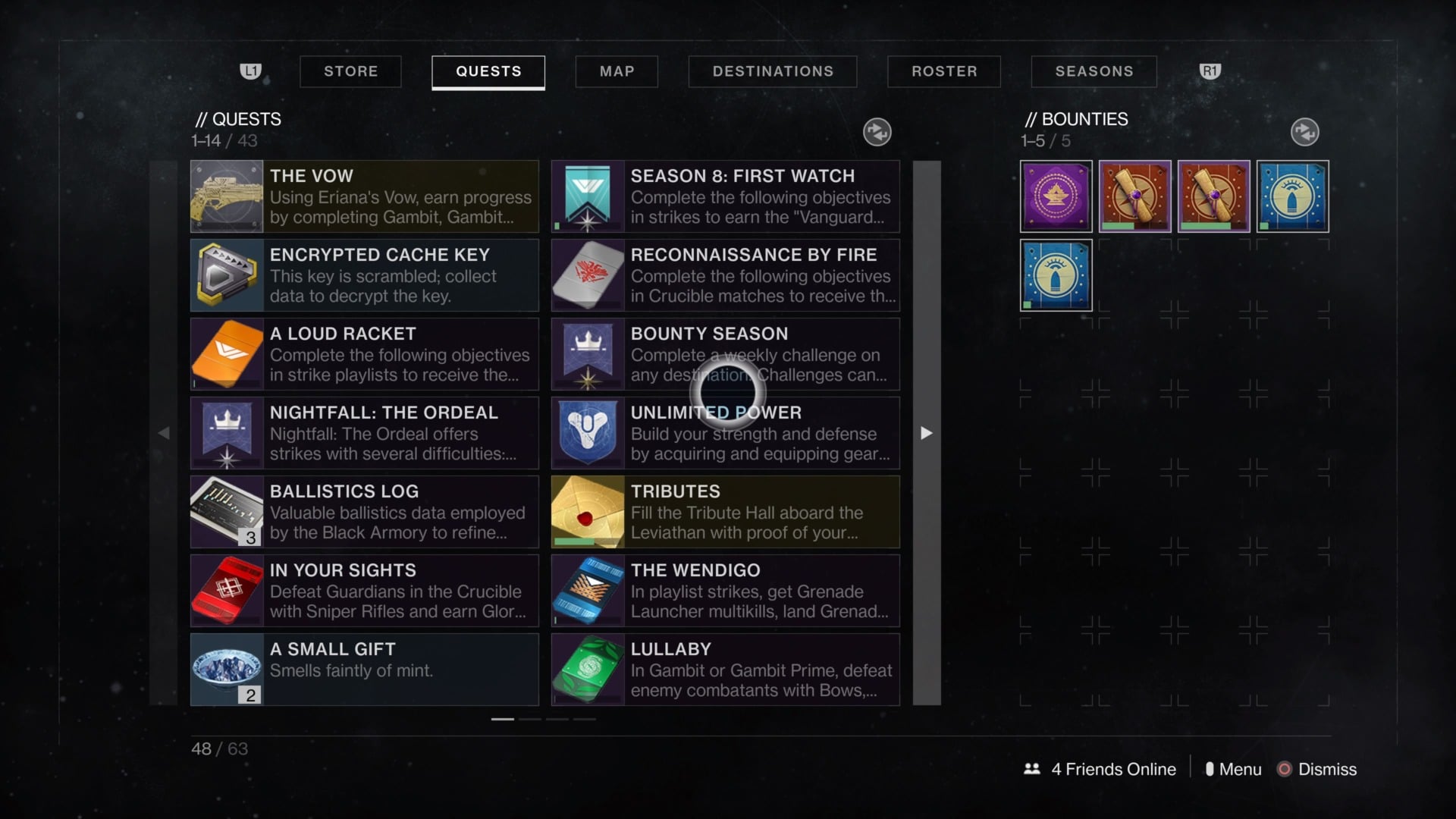Select the Roster tab
This screenshot has height=819, width=1456.
pos(944,71)
